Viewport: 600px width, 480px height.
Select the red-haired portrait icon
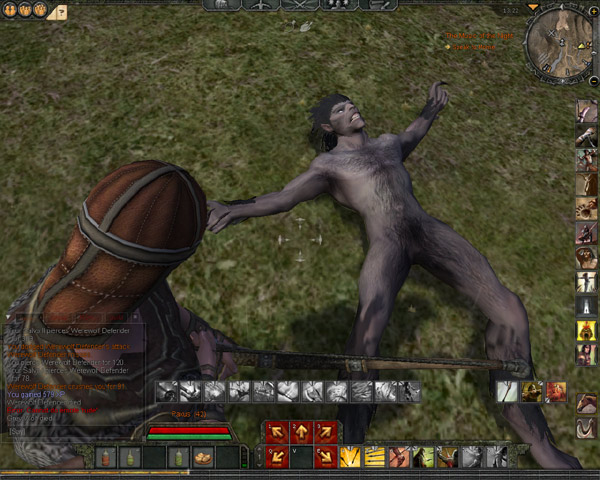(x=556, y=392)
